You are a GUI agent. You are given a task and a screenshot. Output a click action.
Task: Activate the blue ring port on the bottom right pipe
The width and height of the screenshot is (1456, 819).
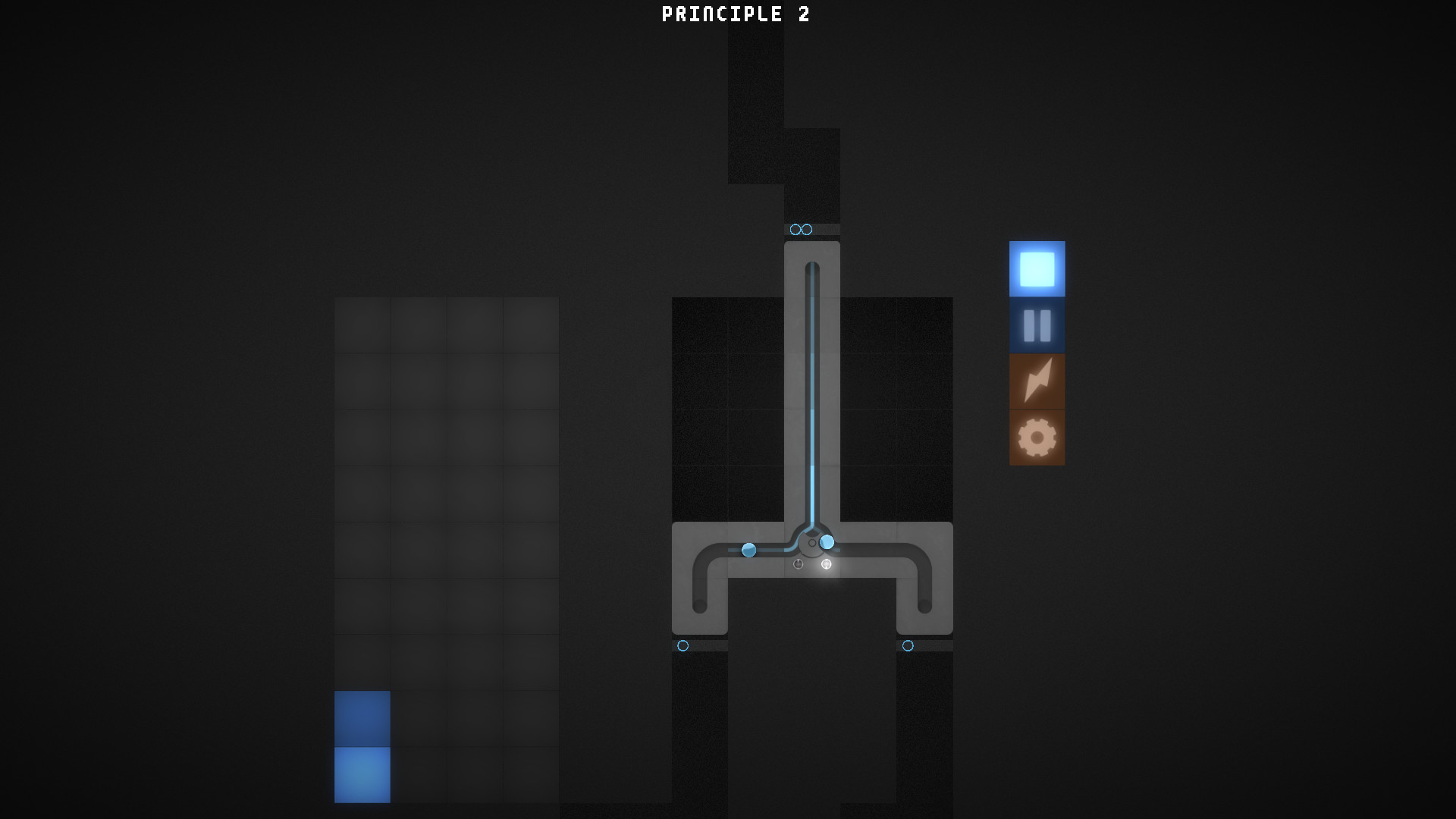tap(907, 646)
